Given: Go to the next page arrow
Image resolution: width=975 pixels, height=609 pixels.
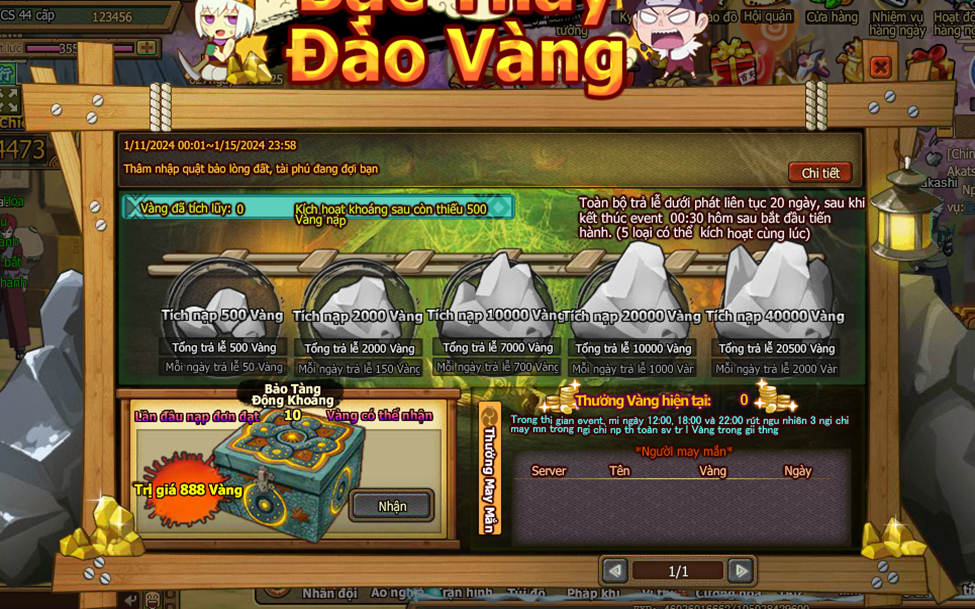Looking at the screenshot, I should tap(741, 571).
